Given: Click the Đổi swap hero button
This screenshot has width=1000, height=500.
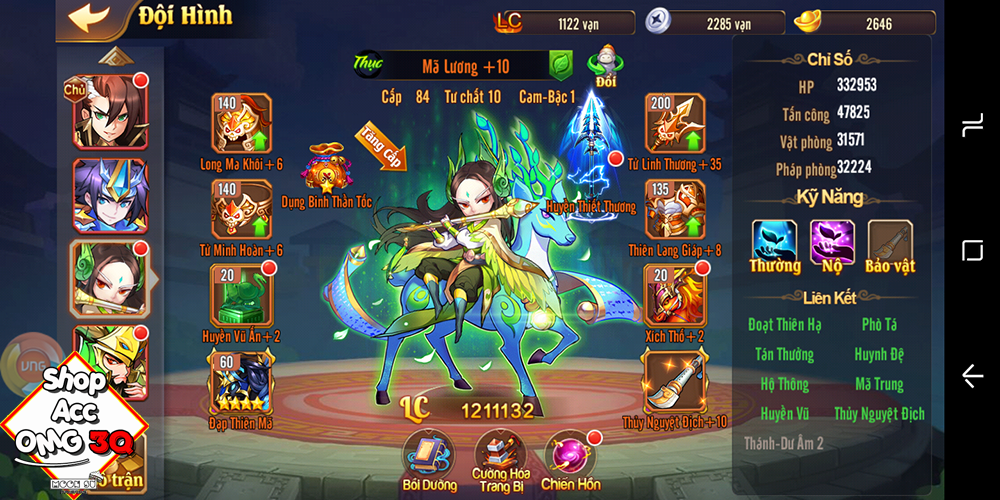Looking at the screenshot, I should [606, 65].
